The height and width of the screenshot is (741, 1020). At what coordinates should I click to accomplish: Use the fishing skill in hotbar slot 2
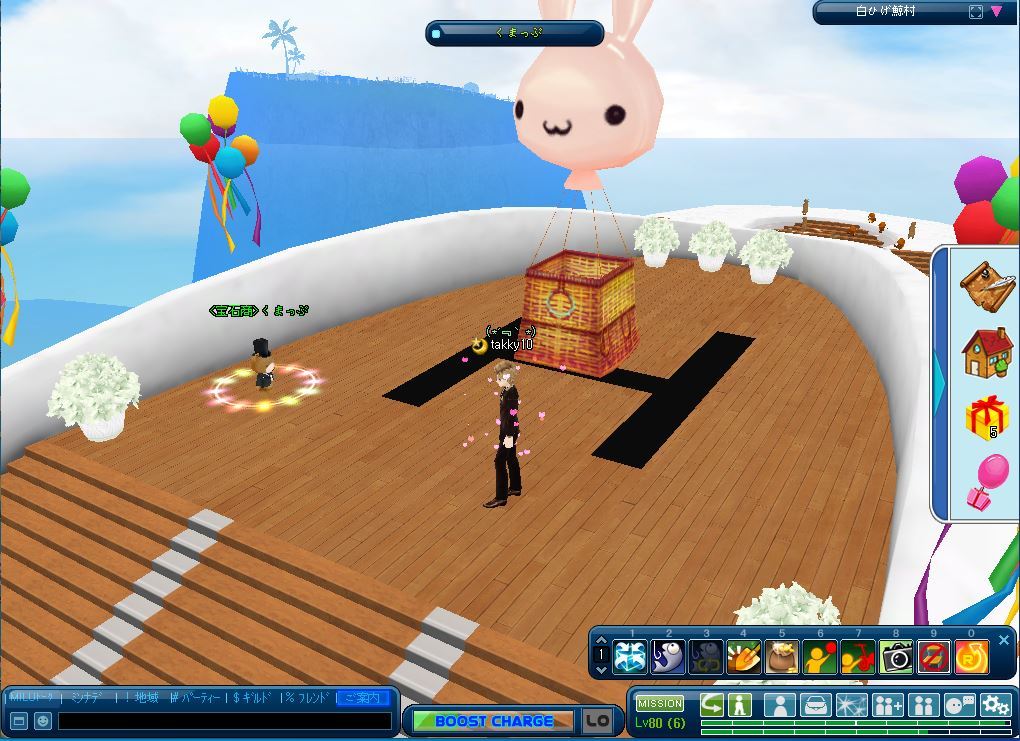click(x=668, y=657)
